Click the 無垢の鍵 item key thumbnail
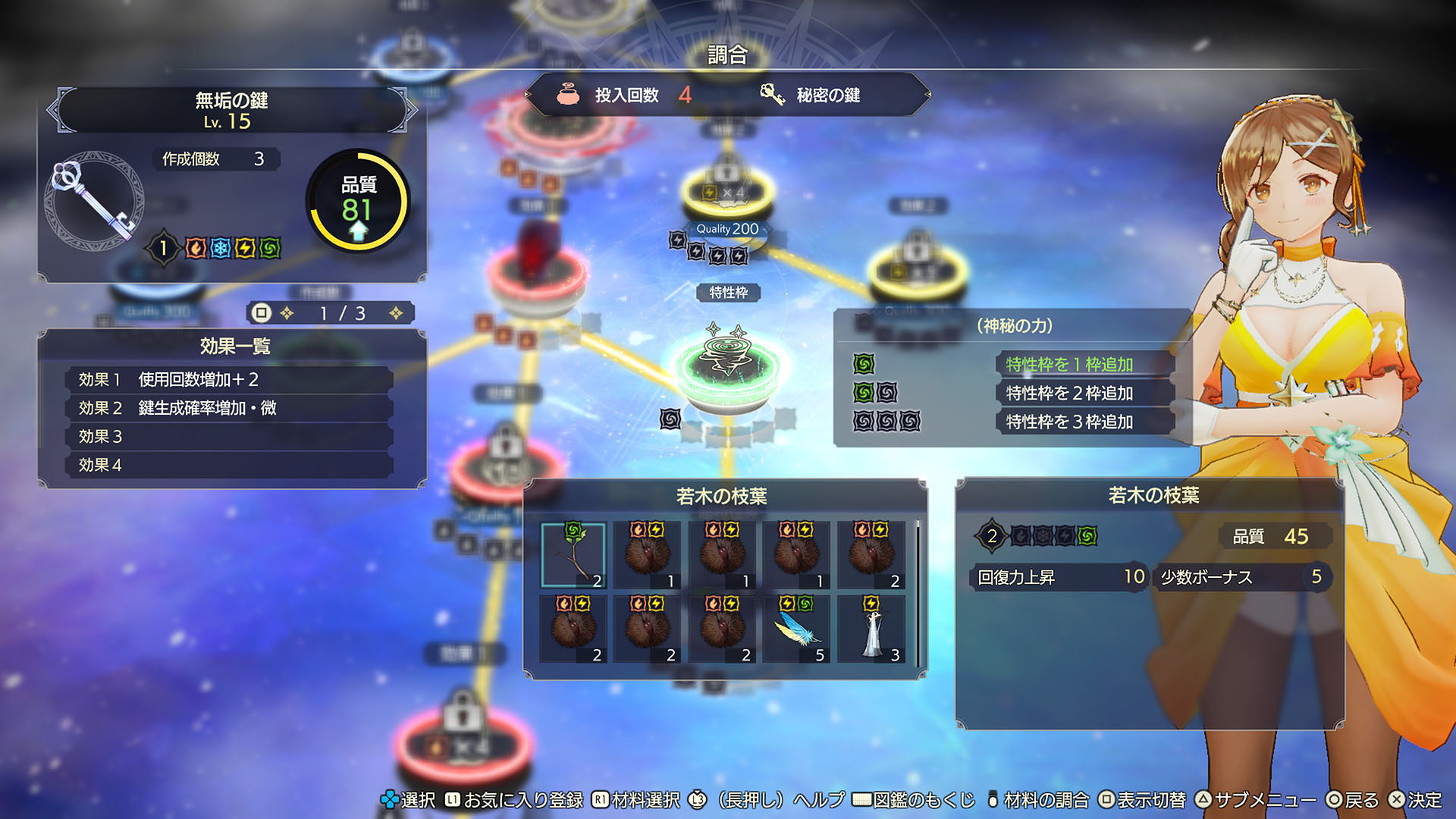Screen dimensions: 1456x819 coord(93,199)
